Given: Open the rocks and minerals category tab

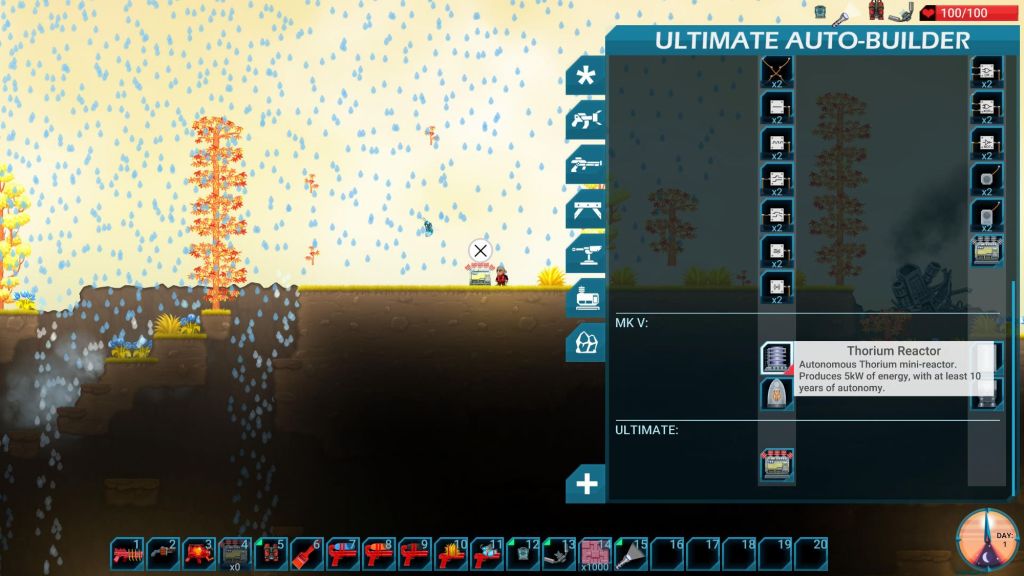Looking at the screenshot, I should click(x=586, y=342).
